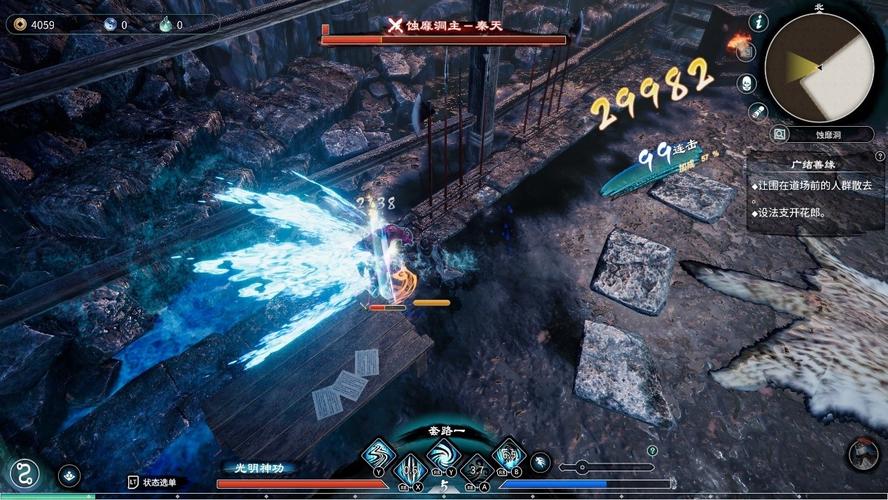This screenshot has height=500, width=888.
Task: Click the copper coin currency icon
Action: click(x=20, y=24)
